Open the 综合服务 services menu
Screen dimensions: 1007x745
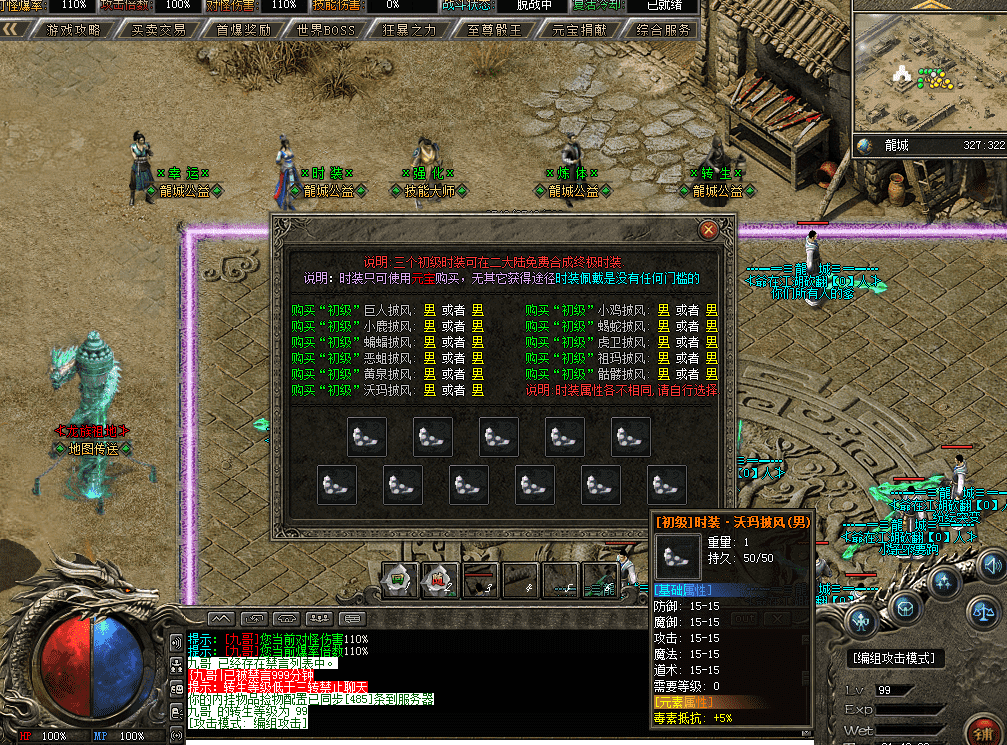click(x=663, y=30)
